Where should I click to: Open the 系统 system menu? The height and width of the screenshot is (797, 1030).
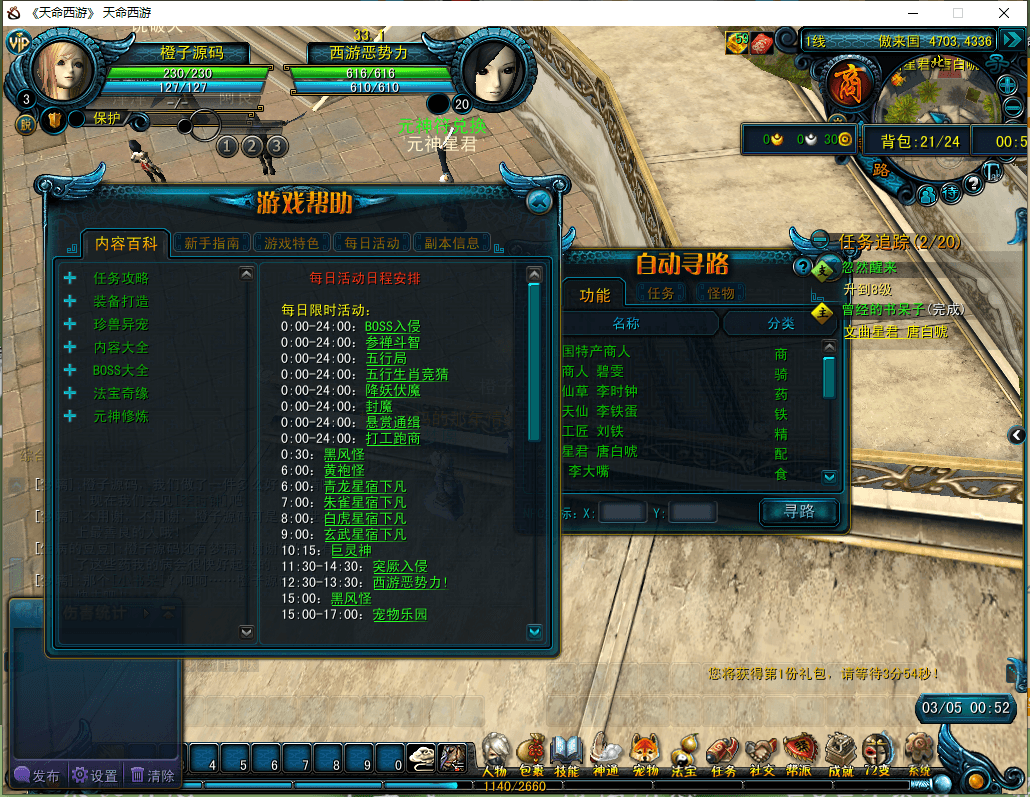point(918,752)
